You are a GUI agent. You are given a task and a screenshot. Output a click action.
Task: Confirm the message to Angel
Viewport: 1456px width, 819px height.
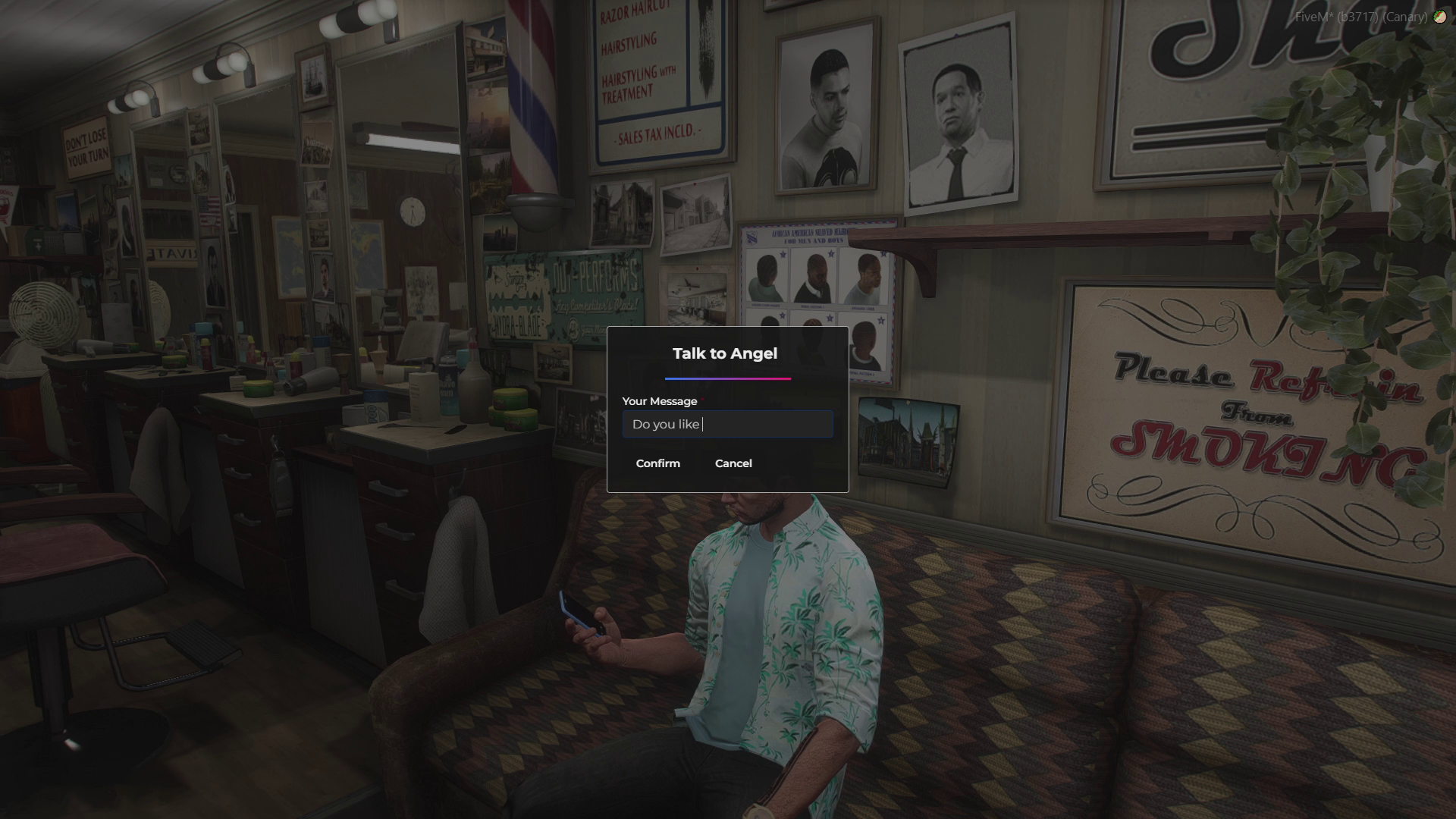[x=657, y=463]
